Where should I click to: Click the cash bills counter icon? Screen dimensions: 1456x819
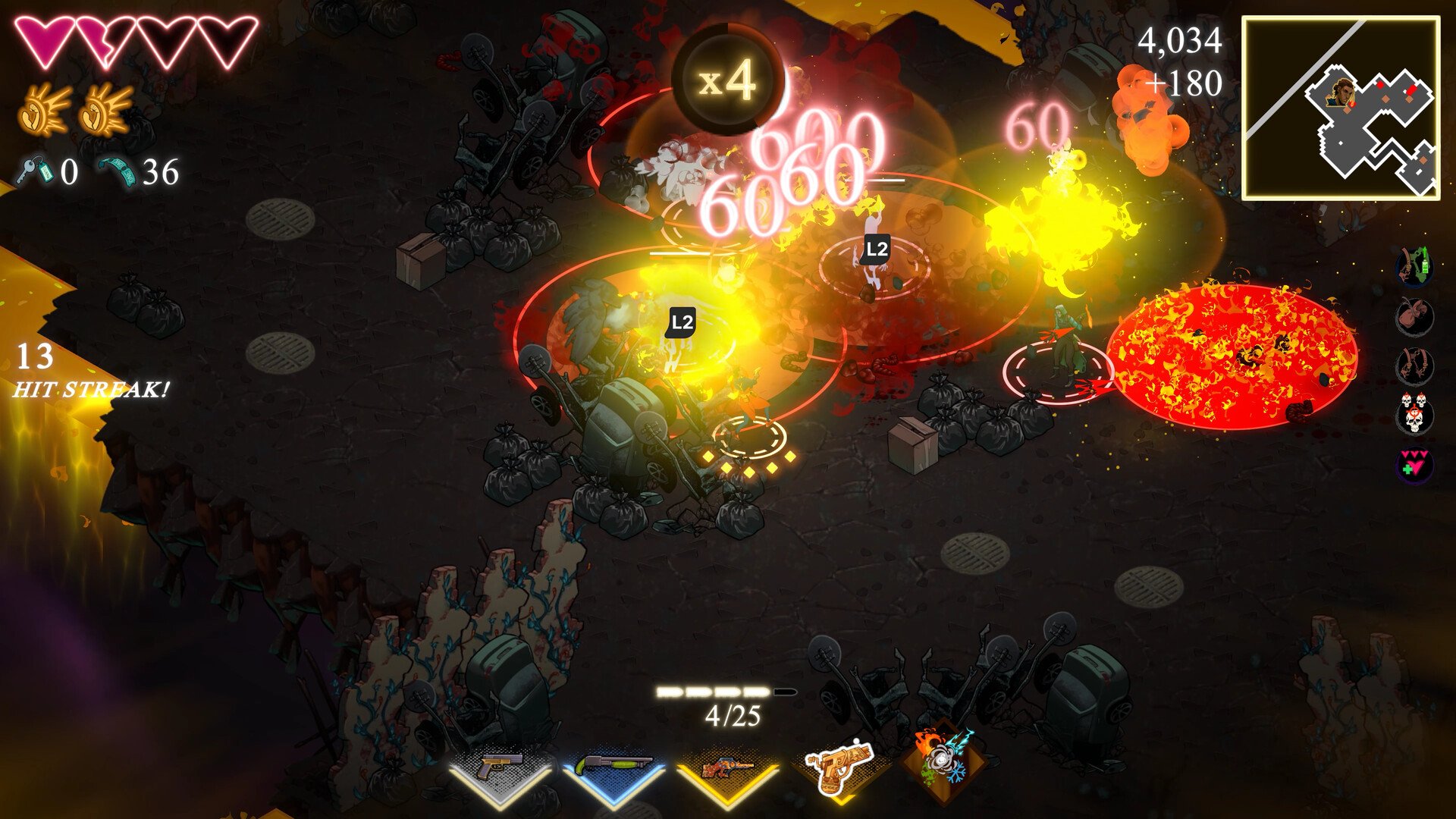coord(118,171)
